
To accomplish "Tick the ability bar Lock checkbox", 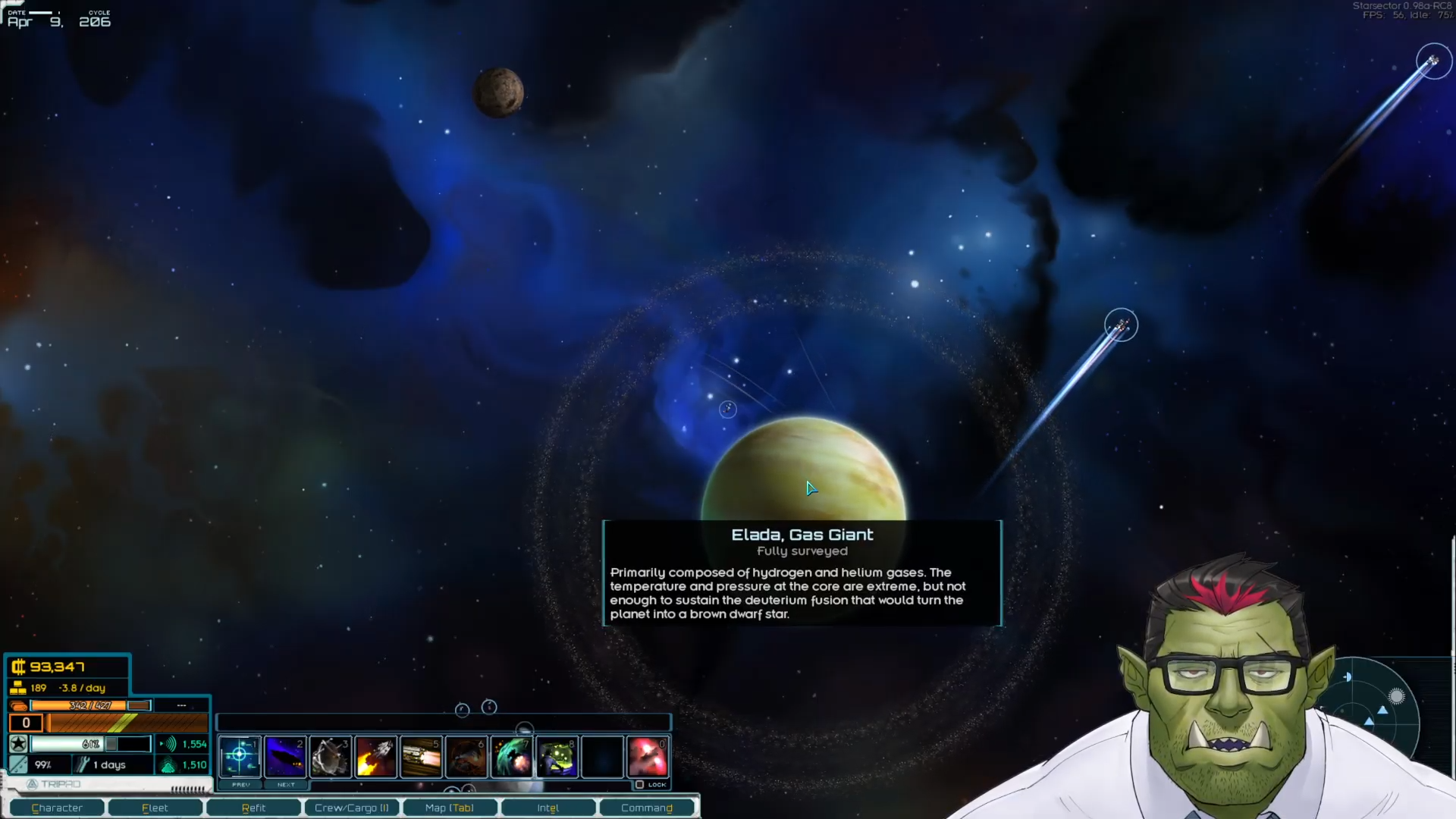I will click(639, 785).
